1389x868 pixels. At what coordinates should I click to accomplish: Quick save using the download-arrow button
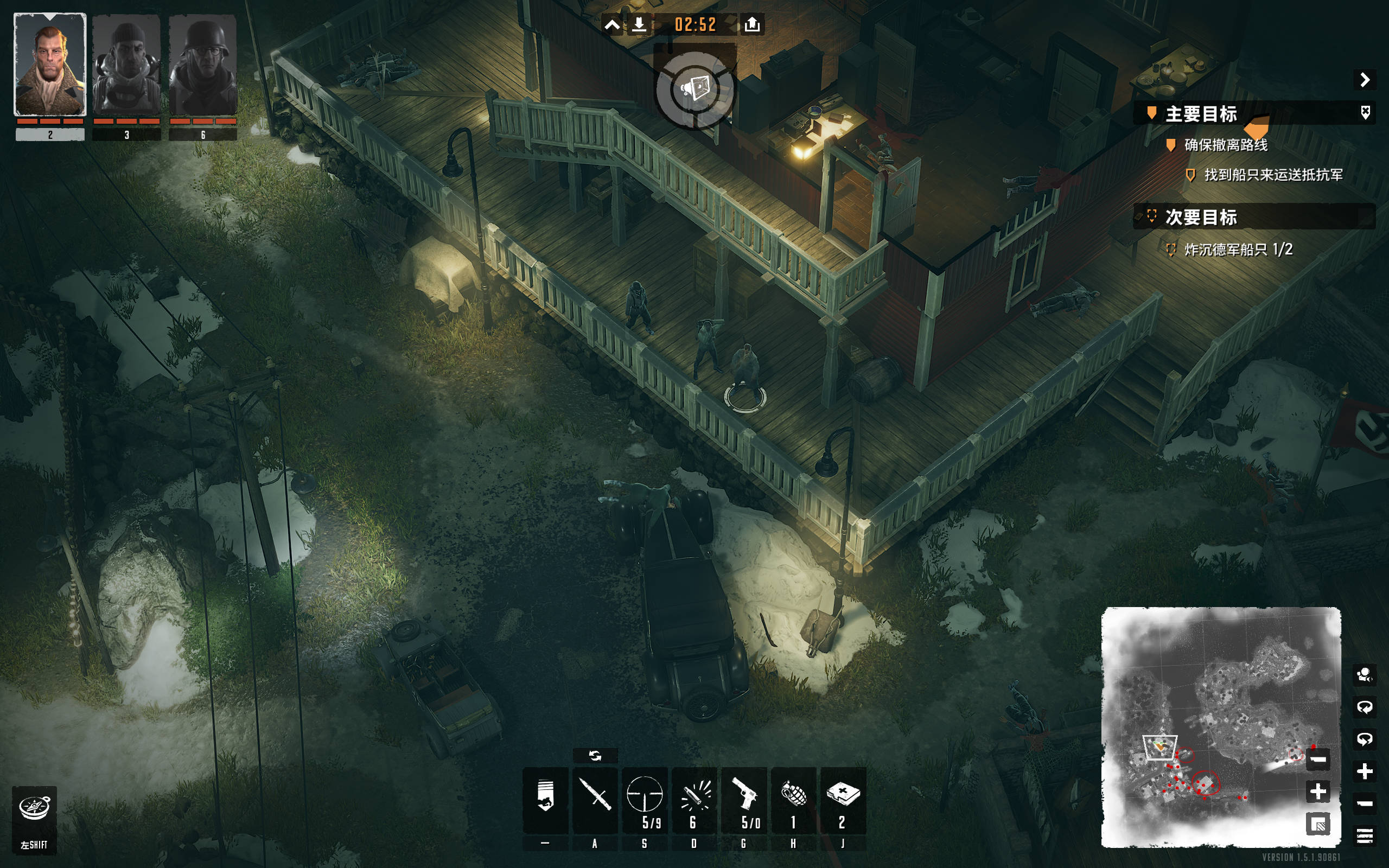click(x=639, y=25)
